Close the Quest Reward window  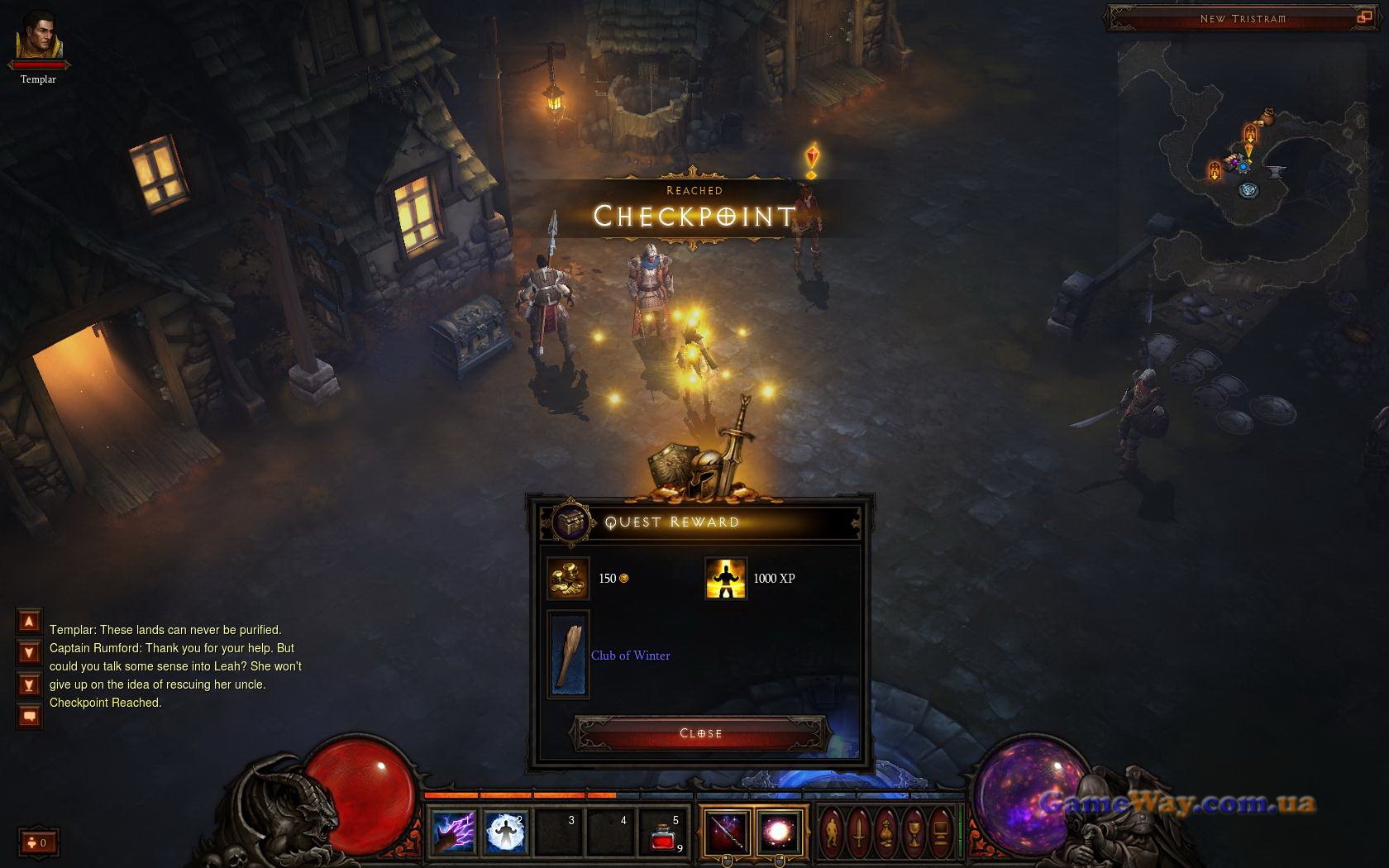700,733
